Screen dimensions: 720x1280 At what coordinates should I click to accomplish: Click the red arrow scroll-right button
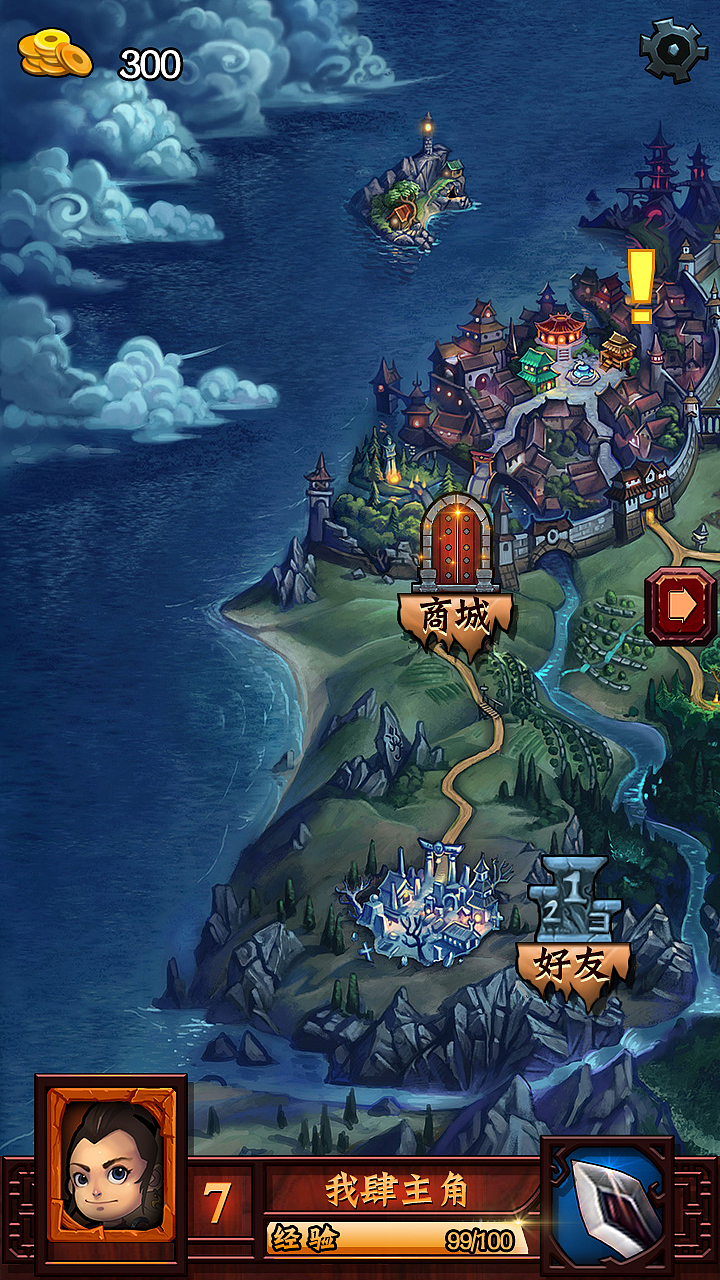[x=681, y=605]
